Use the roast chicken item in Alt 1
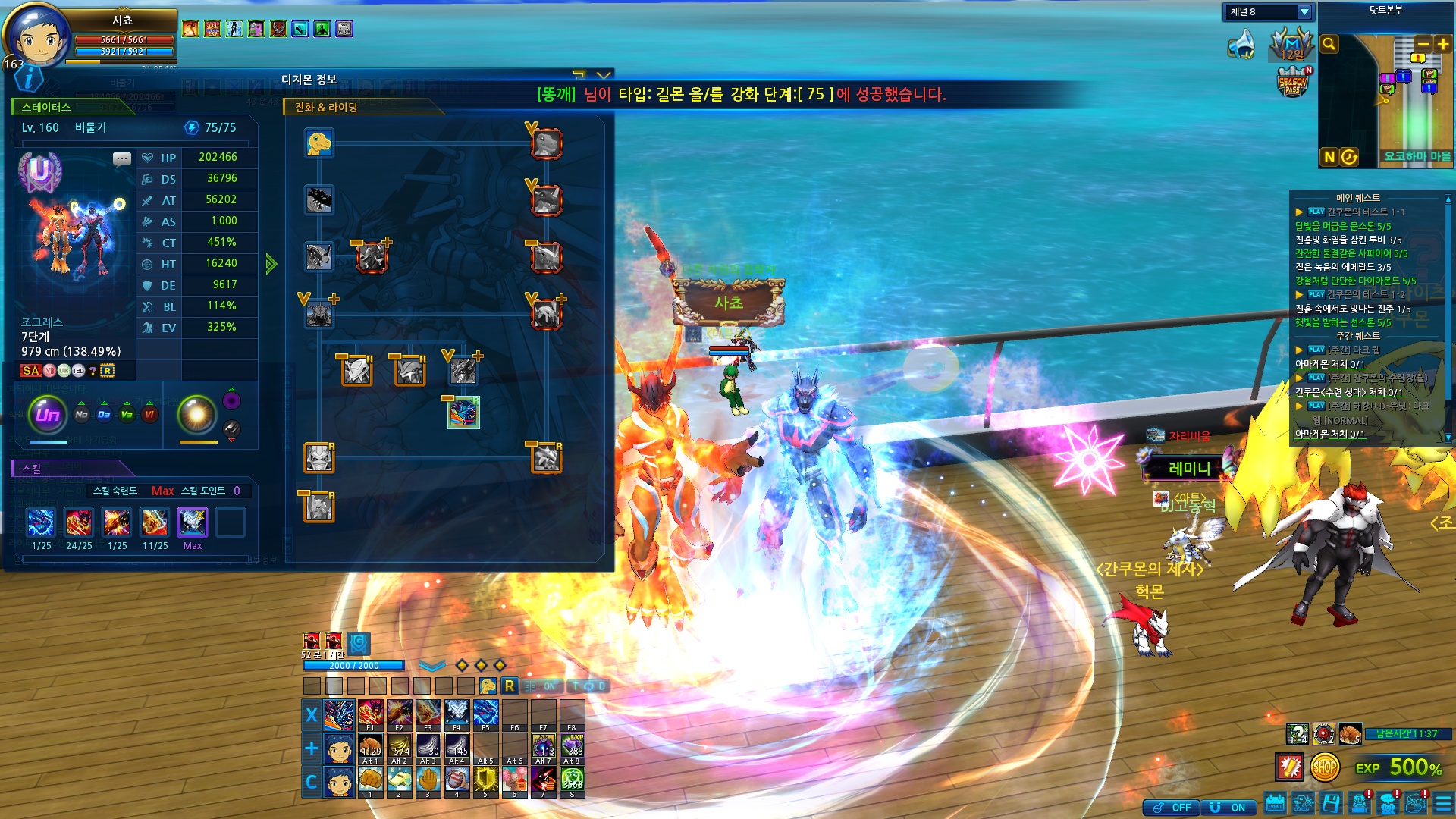The width and height of the screenshot is (1456, 819). pos(370,746)
